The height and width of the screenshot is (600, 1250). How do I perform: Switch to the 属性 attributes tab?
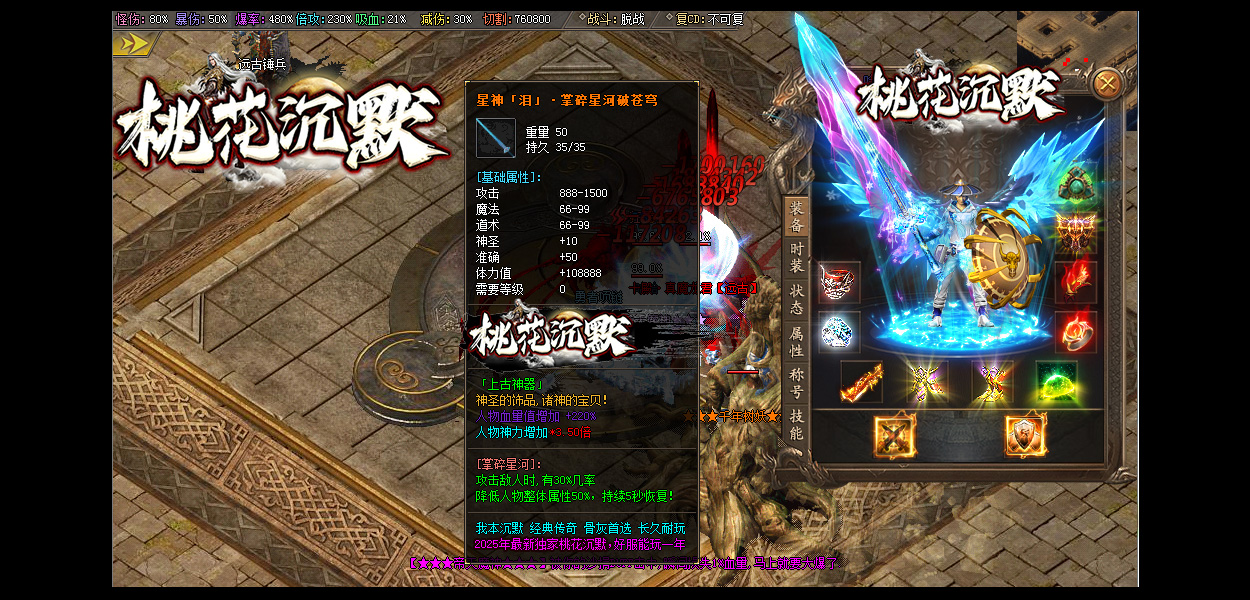tap(796, 341)
